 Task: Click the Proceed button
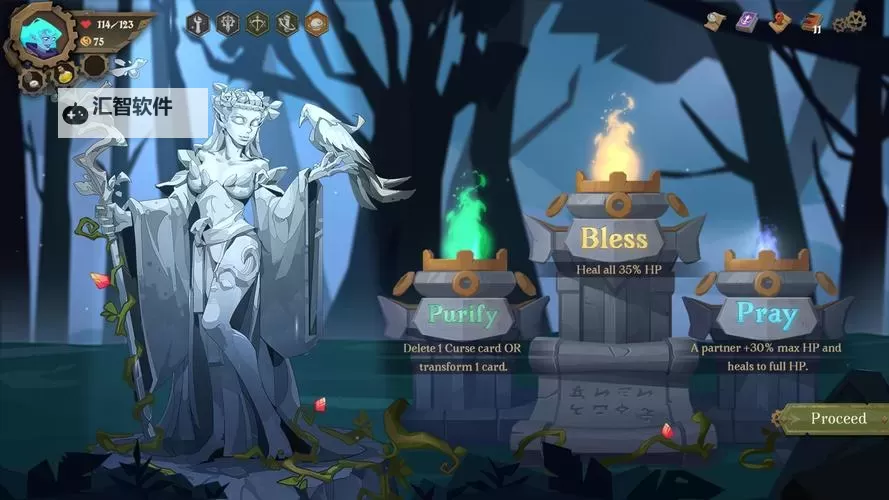pos(836,418)
